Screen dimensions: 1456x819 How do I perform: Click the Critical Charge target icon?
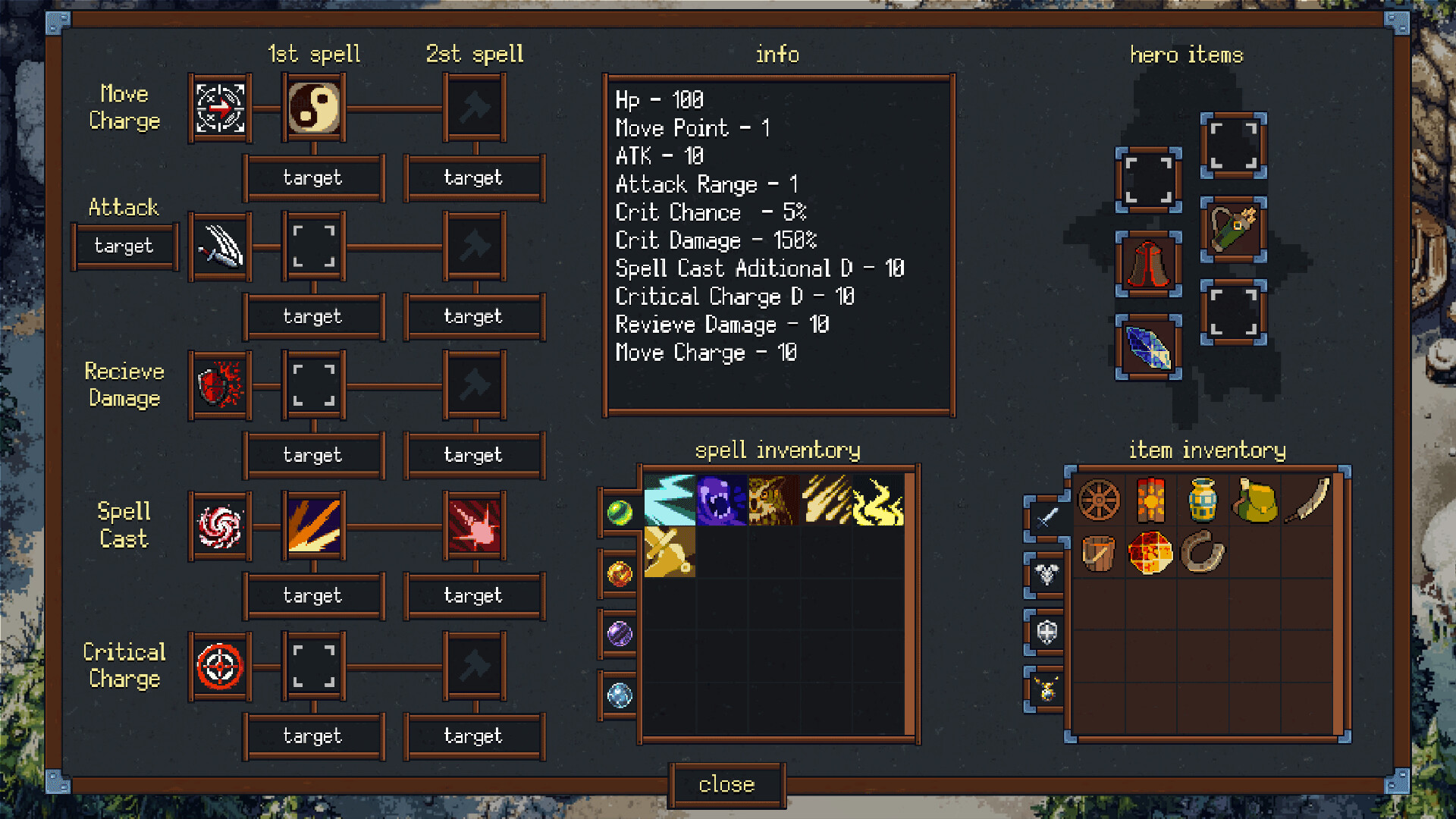219,667
